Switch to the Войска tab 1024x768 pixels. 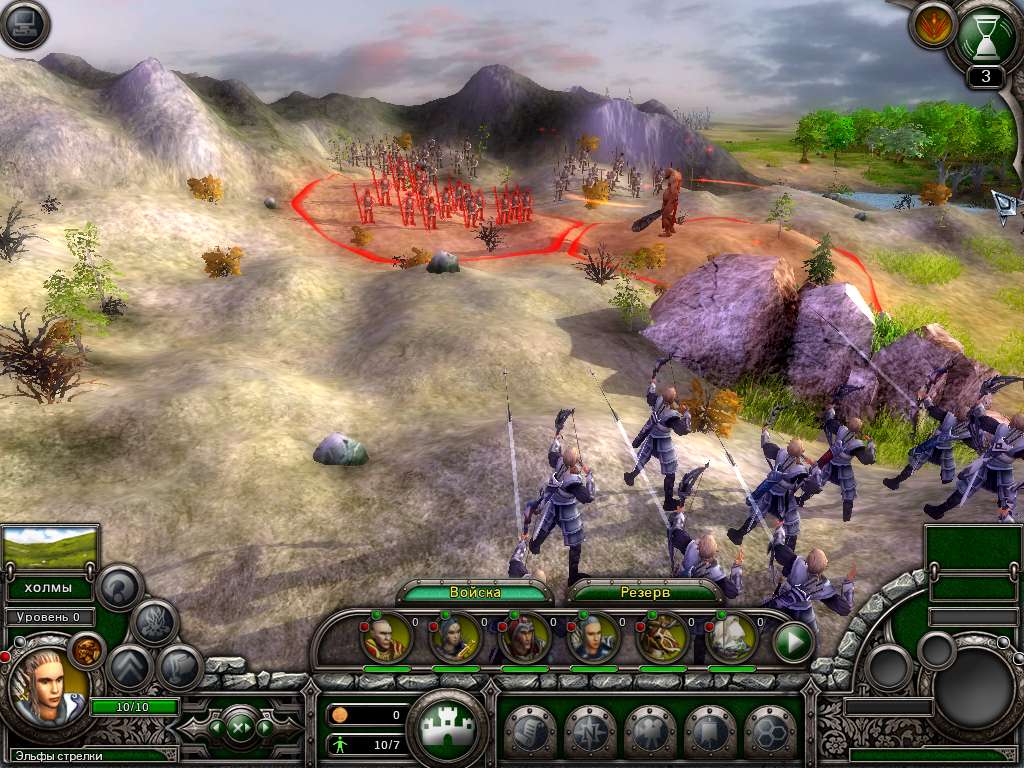[475, 592]
